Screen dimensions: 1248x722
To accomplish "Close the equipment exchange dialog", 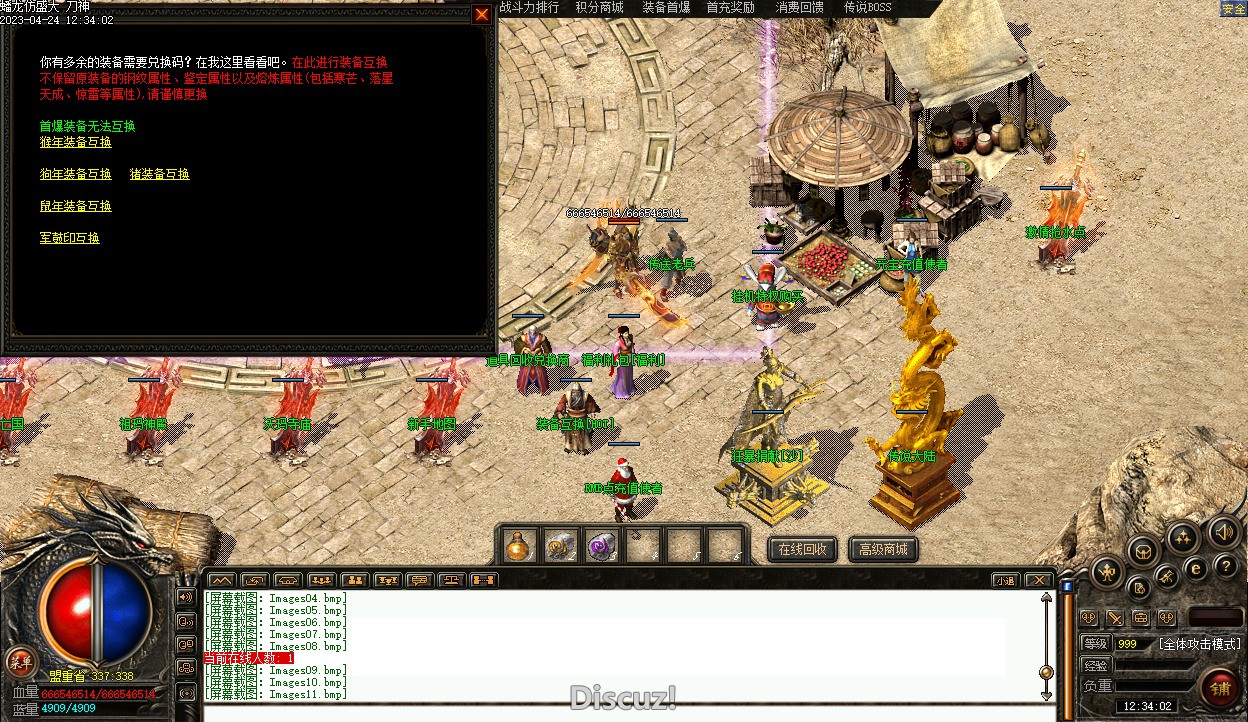I will (x=482, y=14).
